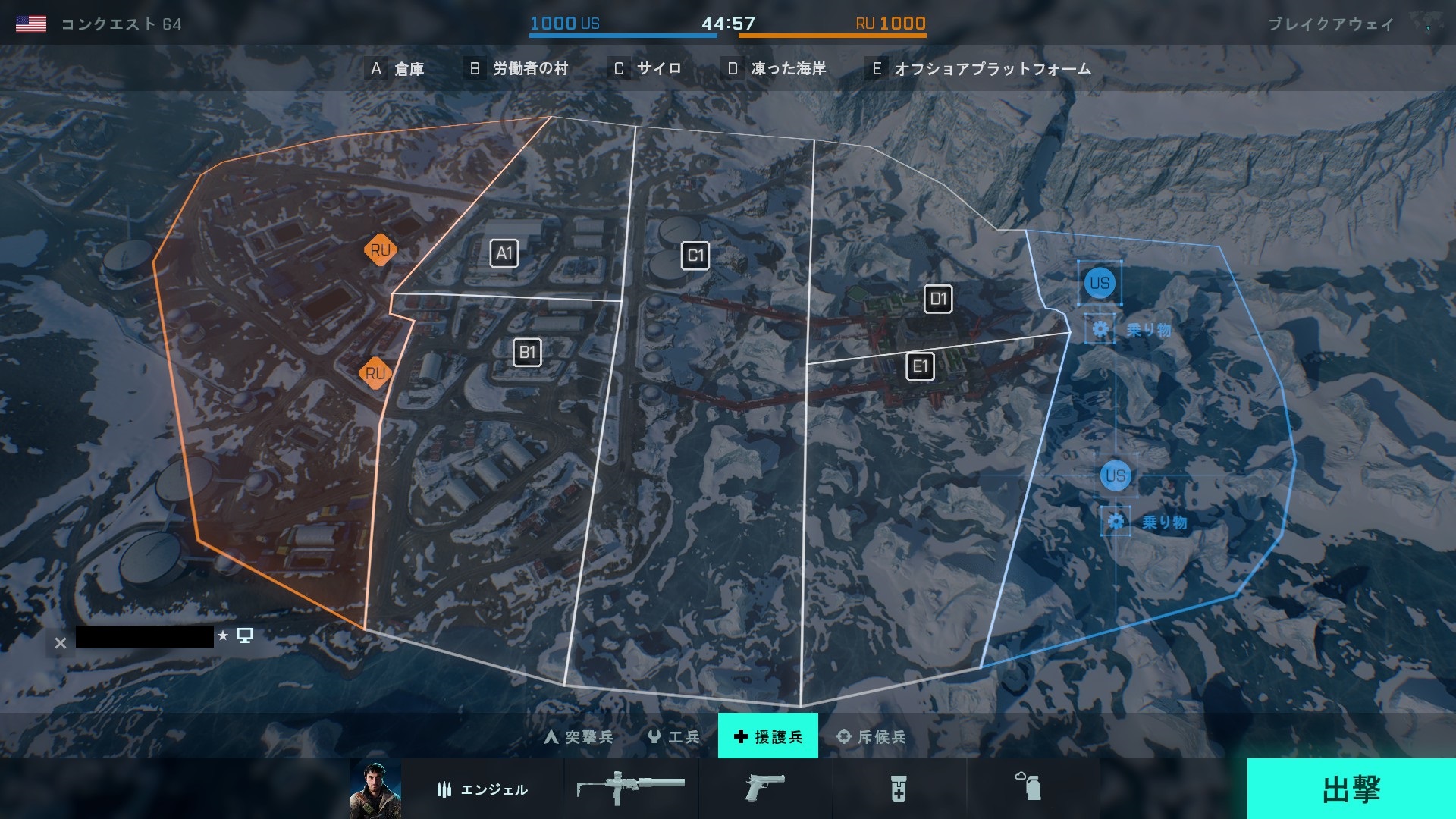Click the portrait of specialist Angel

[375, 789]
